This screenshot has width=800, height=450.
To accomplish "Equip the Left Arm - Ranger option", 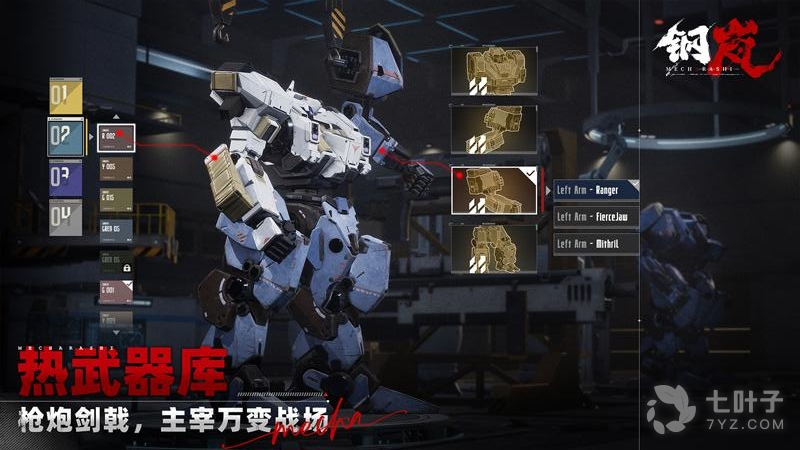I will [x=596, y=190].
